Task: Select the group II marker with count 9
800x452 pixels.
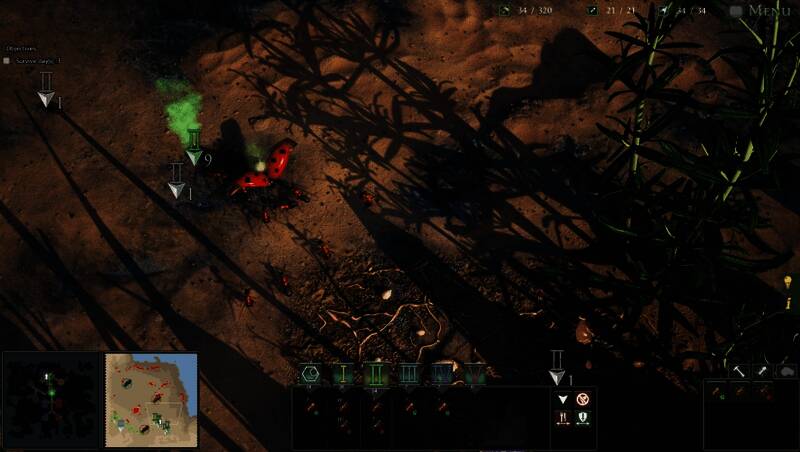Action: coord(195,145)
